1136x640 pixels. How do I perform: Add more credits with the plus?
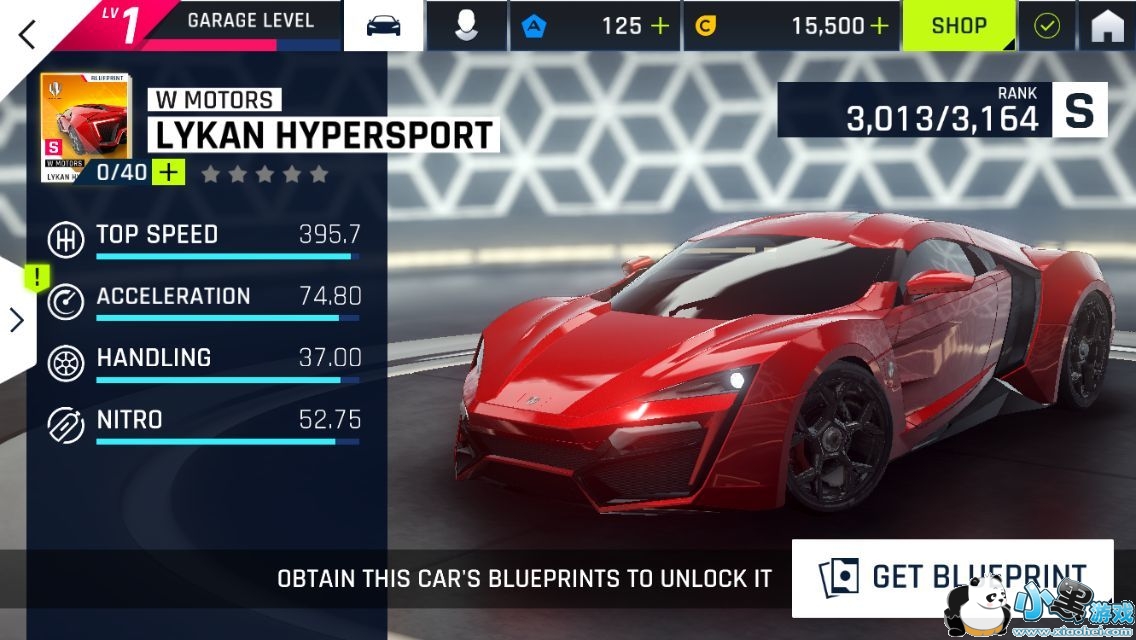click(879, 26)
